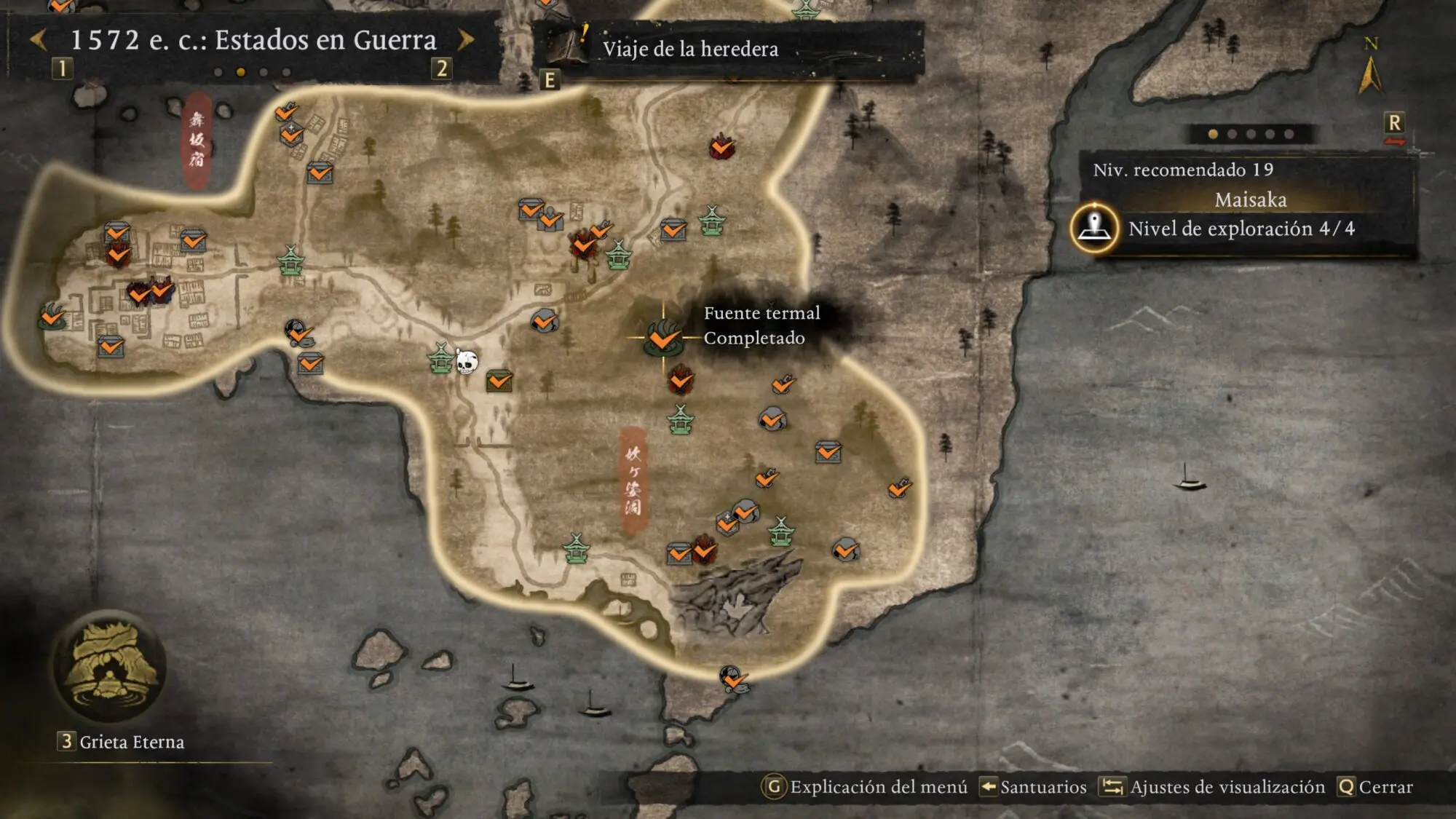Go to the previous era with left arrow

click(x=39, y=39)
